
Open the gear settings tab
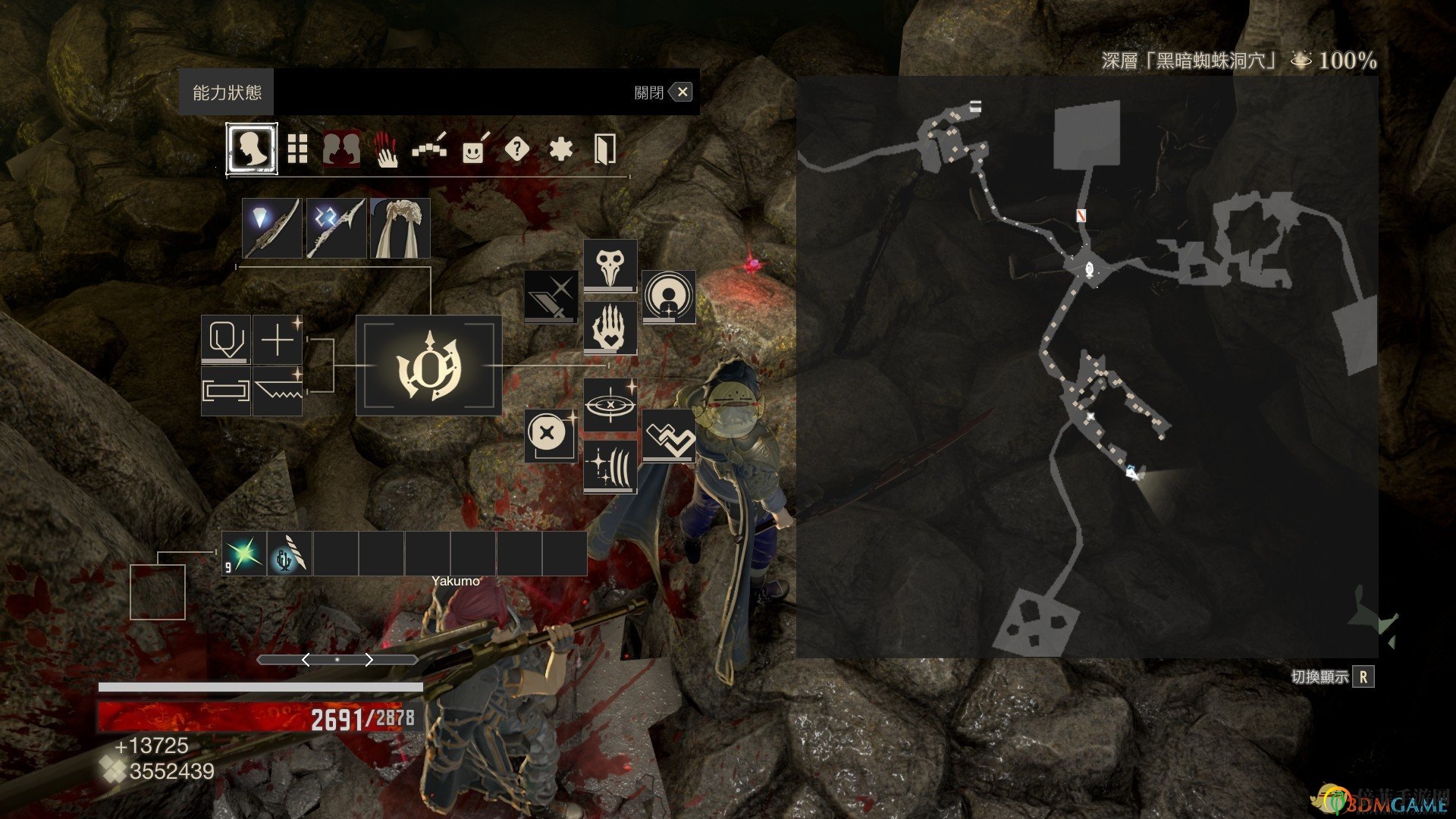560,149
